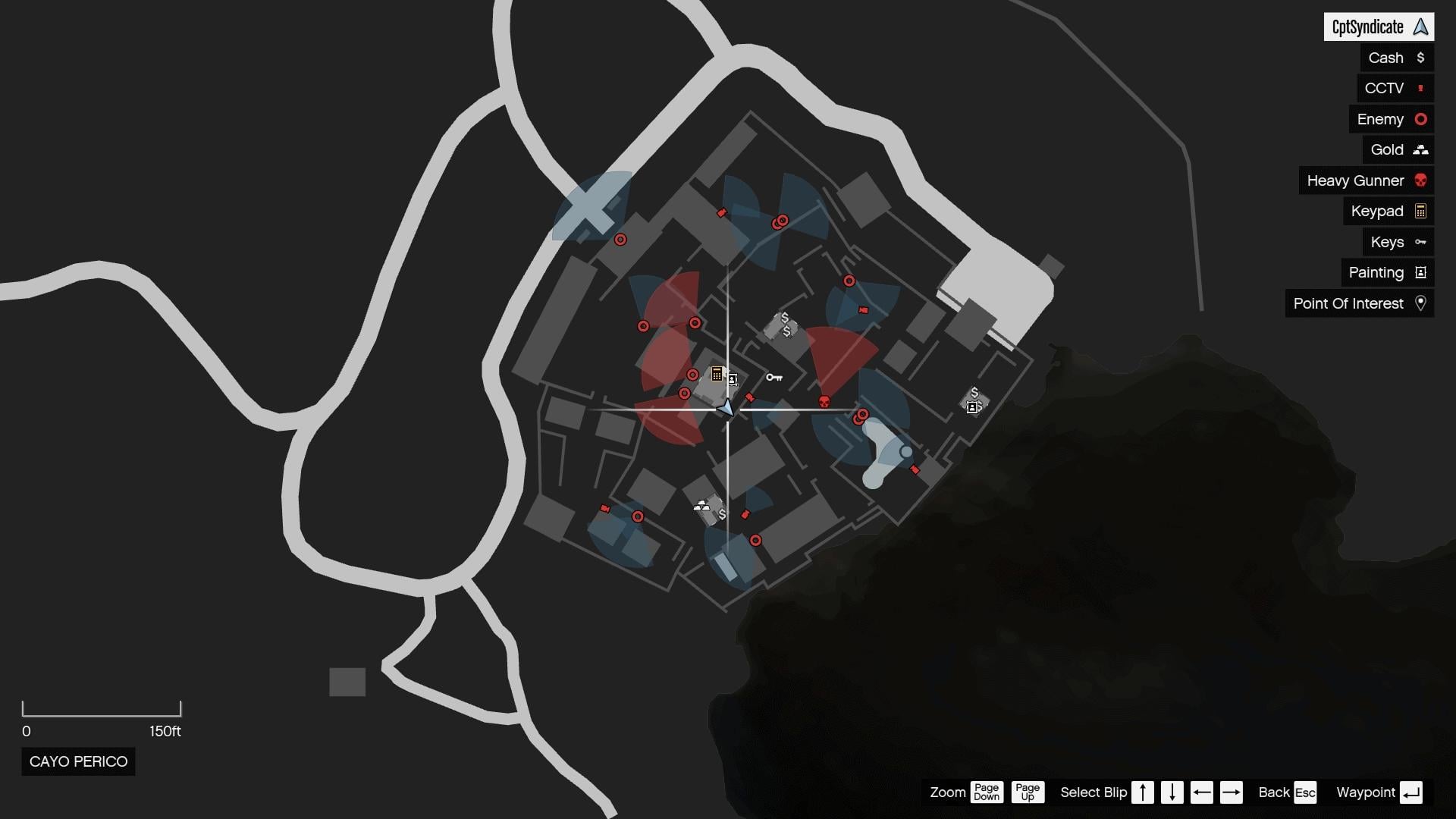Select the Enemy blip icon in the legend
Viewport: 1456px width, 819px height.
1419,119
